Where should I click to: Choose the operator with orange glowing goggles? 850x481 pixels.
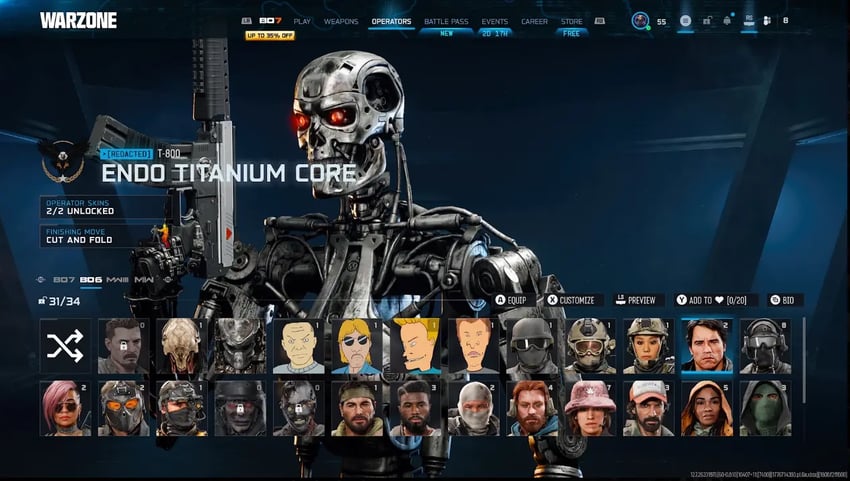tap(123, 408)
